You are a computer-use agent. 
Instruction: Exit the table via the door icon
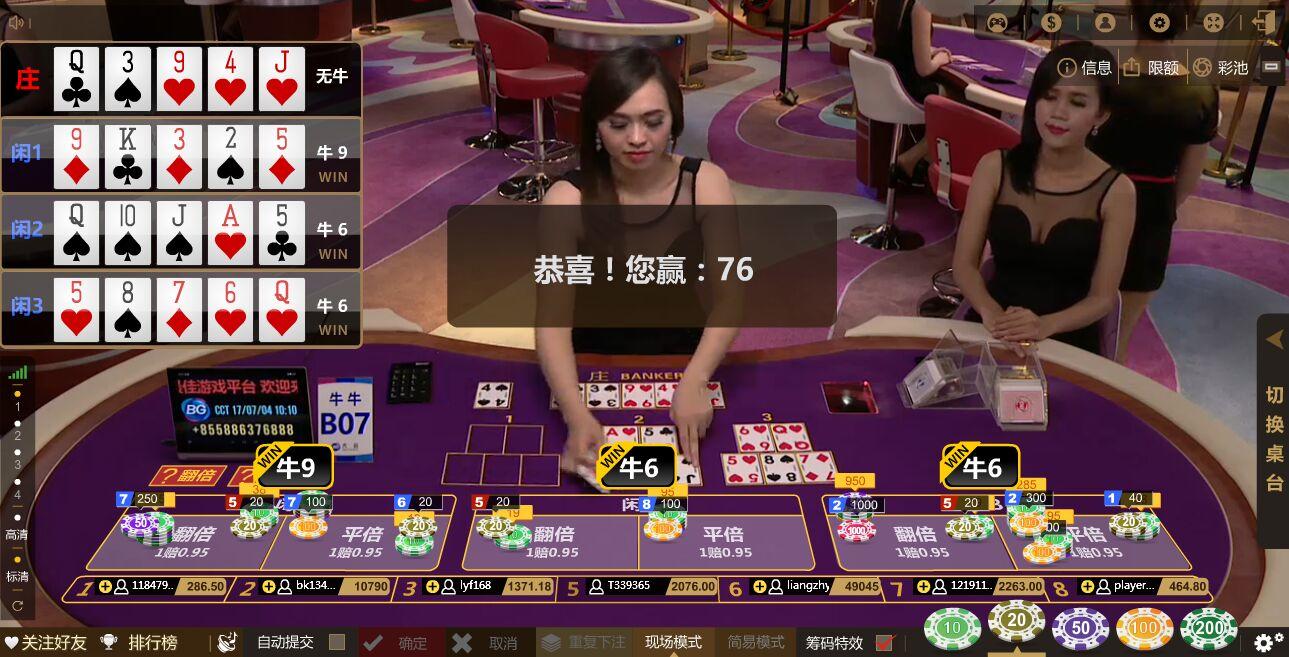[x=1264, y=23]
